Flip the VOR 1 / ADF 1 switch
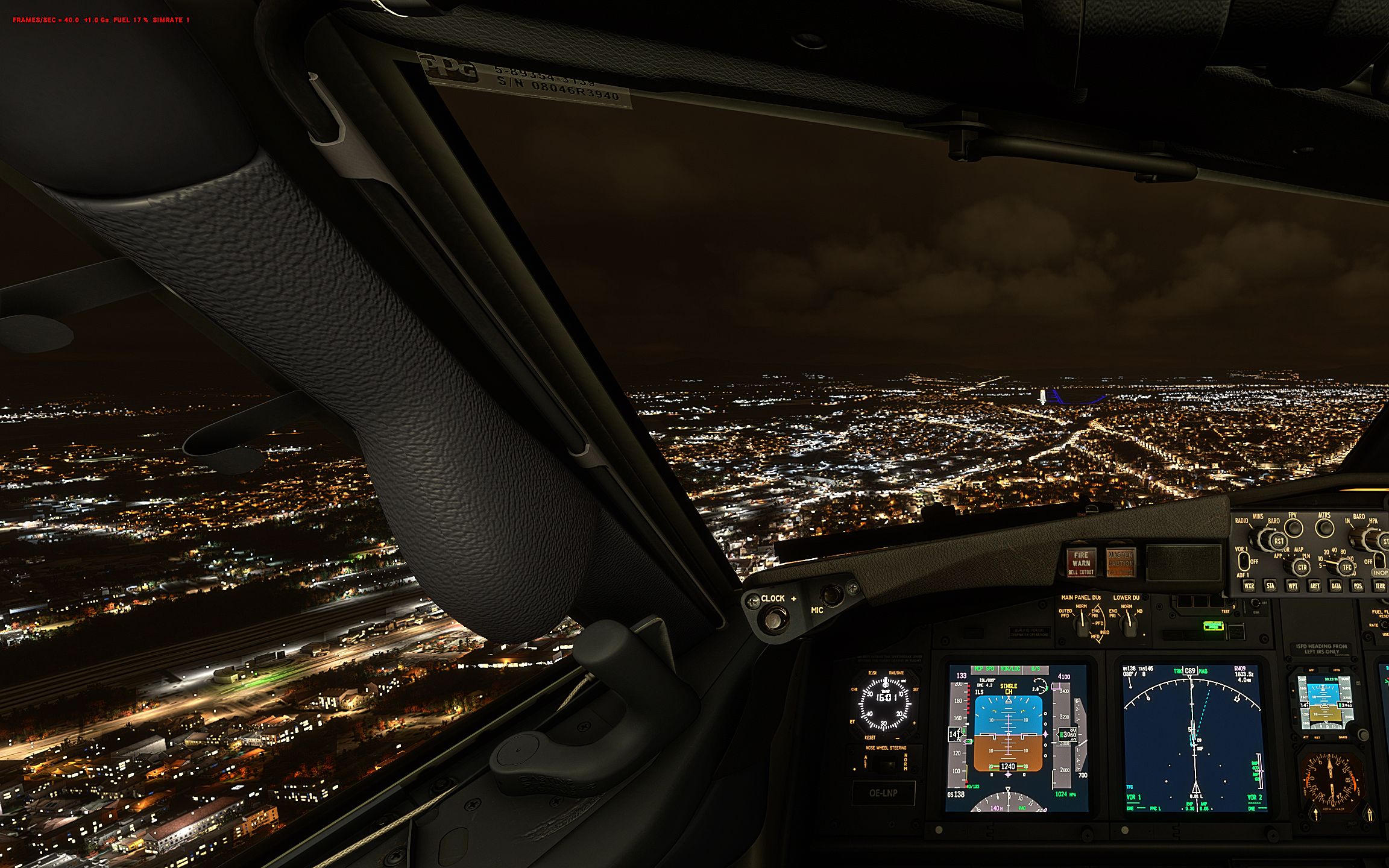The height and width of the screenshot is (868, 1389). 1243,562
